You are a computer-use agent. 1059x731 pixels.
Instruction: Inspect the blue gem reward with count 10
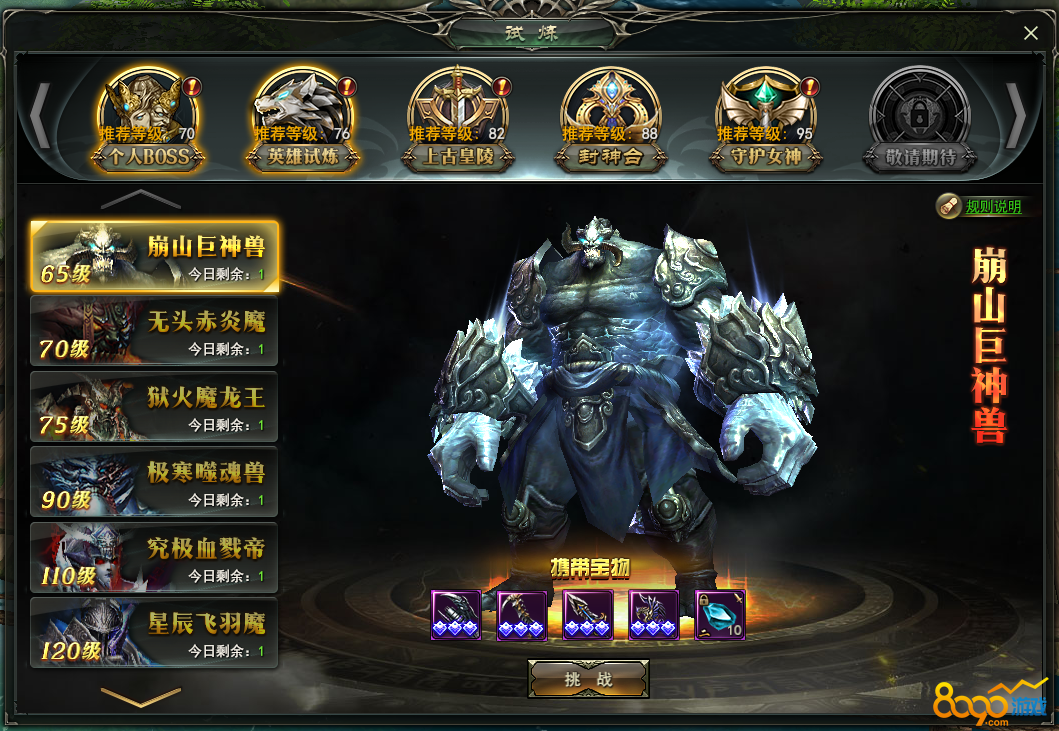point(720,615)
